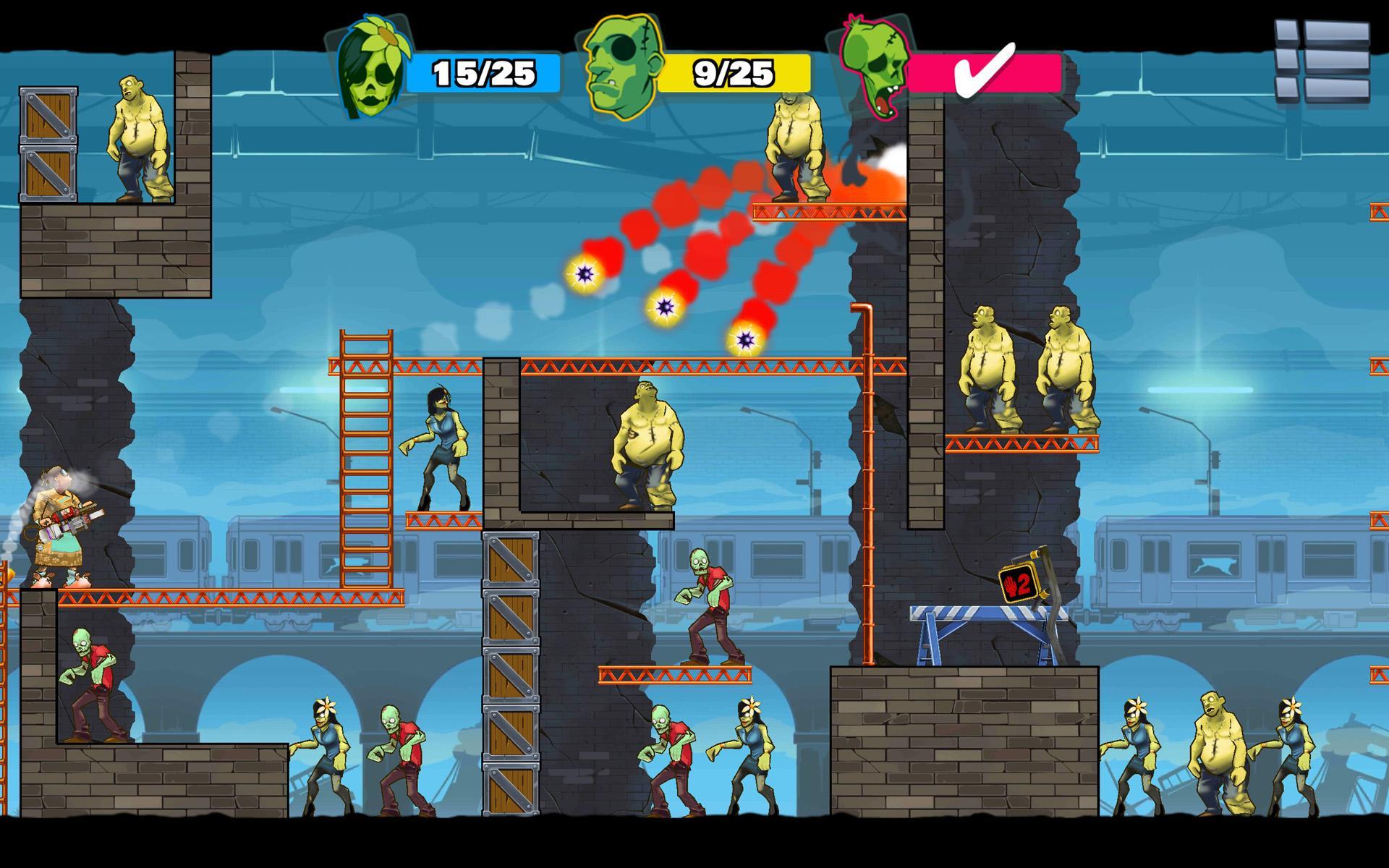Click the wooden crates in the top-left corner
The image size is (1389, 868).
(49, 141)
